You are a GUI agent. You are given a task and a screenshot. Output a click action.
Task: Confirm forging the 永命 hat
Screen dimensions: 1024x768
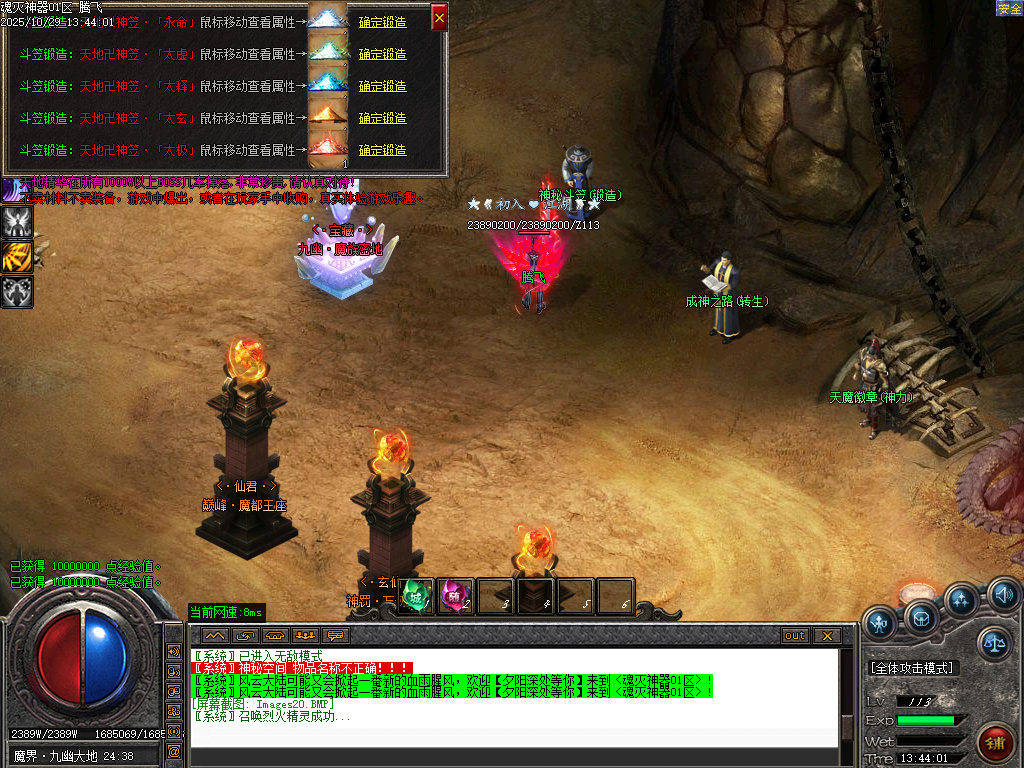tap(382, 22)
